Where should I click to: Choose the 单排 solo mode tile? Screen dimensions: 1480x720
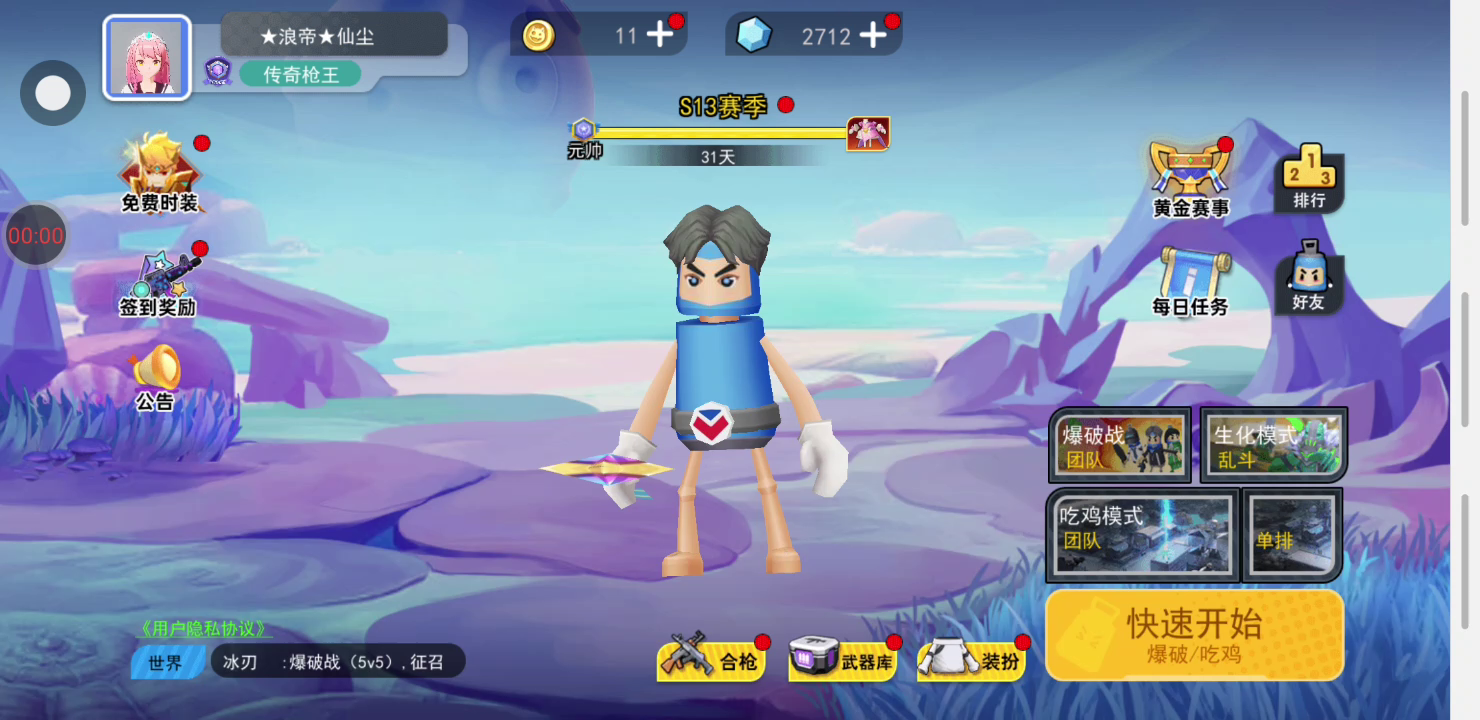coord(1291,535)
